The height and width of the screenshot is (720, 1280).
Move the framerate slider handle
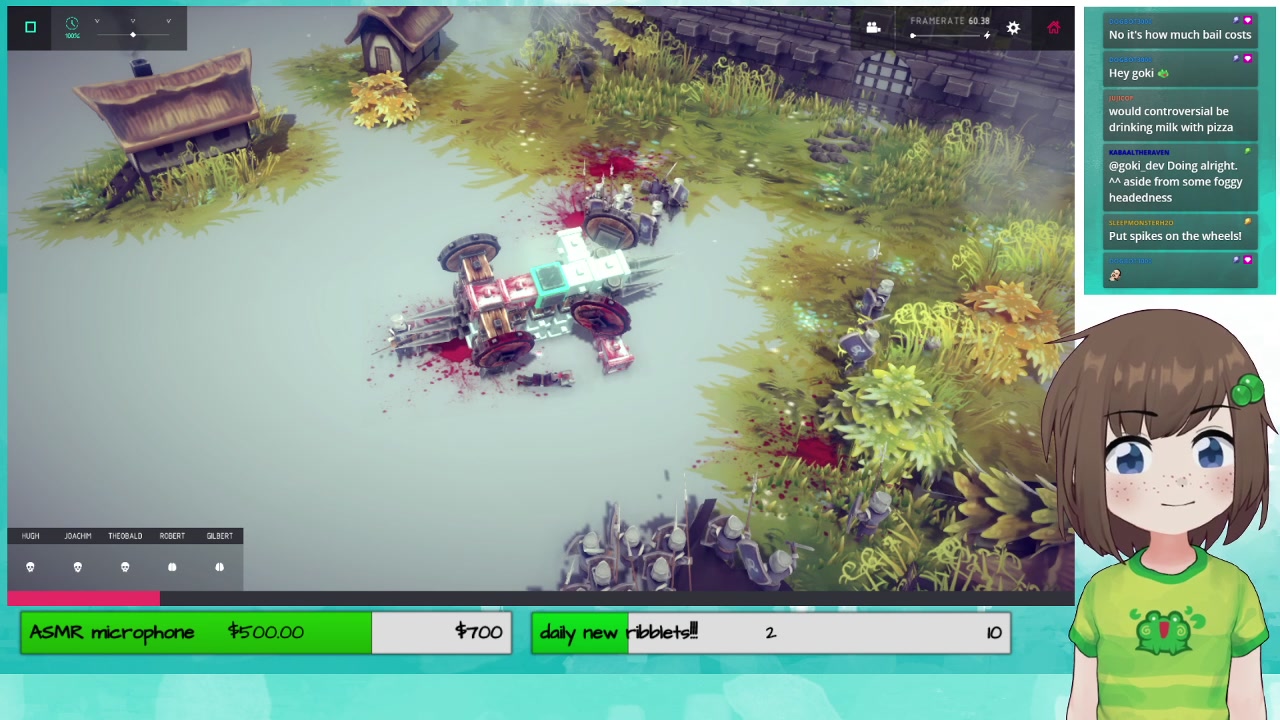coord(913,36)
